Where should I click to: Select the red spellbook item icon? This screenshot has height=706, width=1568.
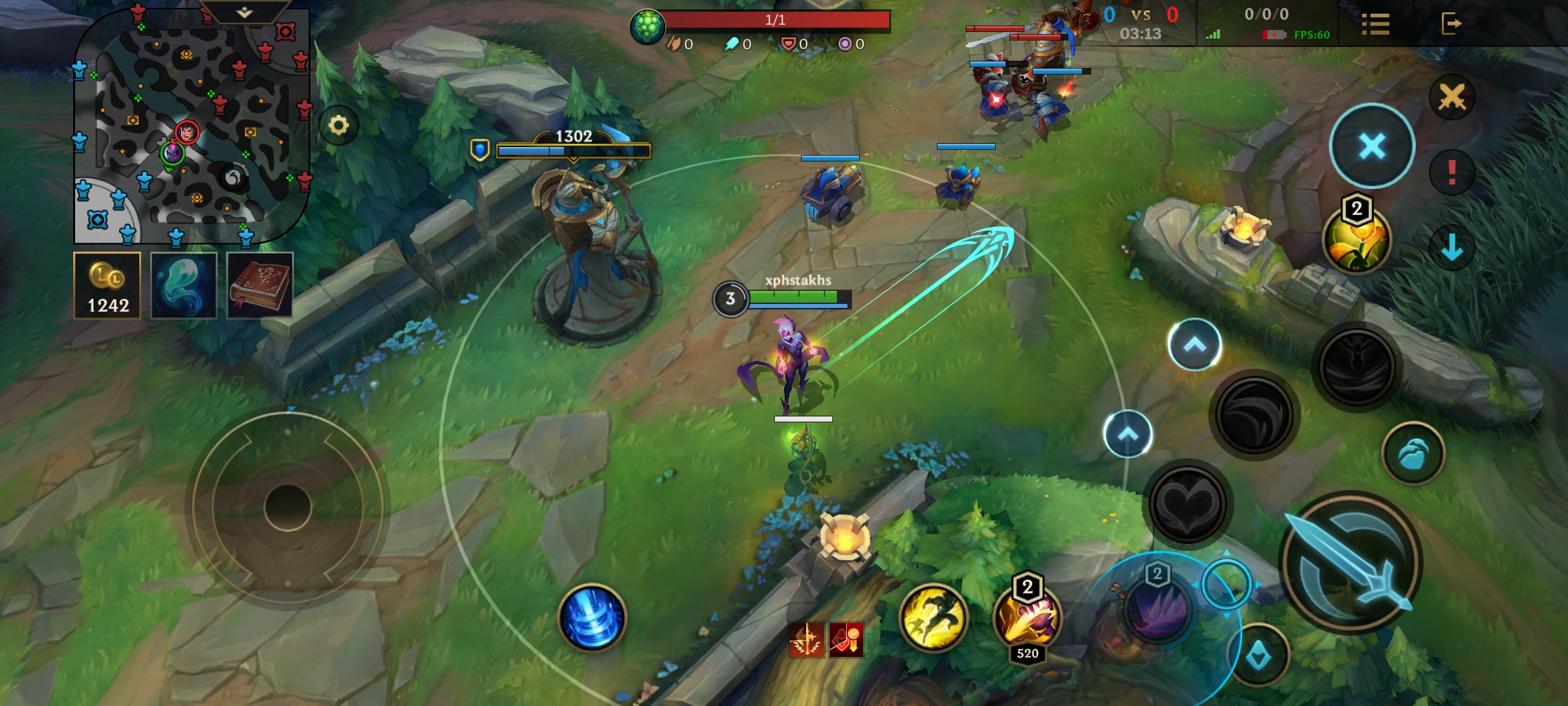point(259,286)
